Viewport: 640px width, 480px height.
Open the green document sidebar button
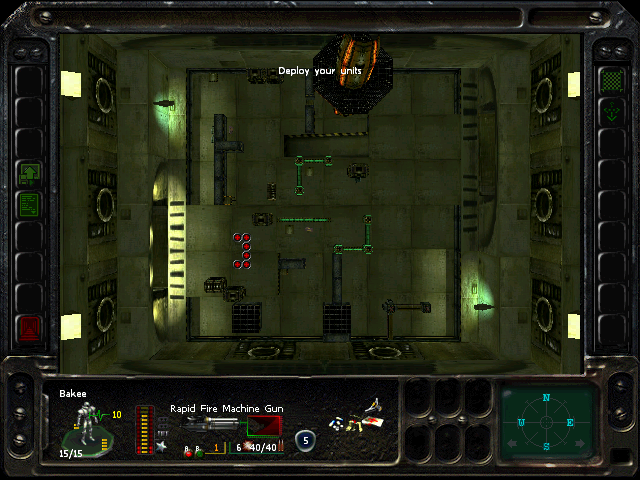click(x=30, y=204)
